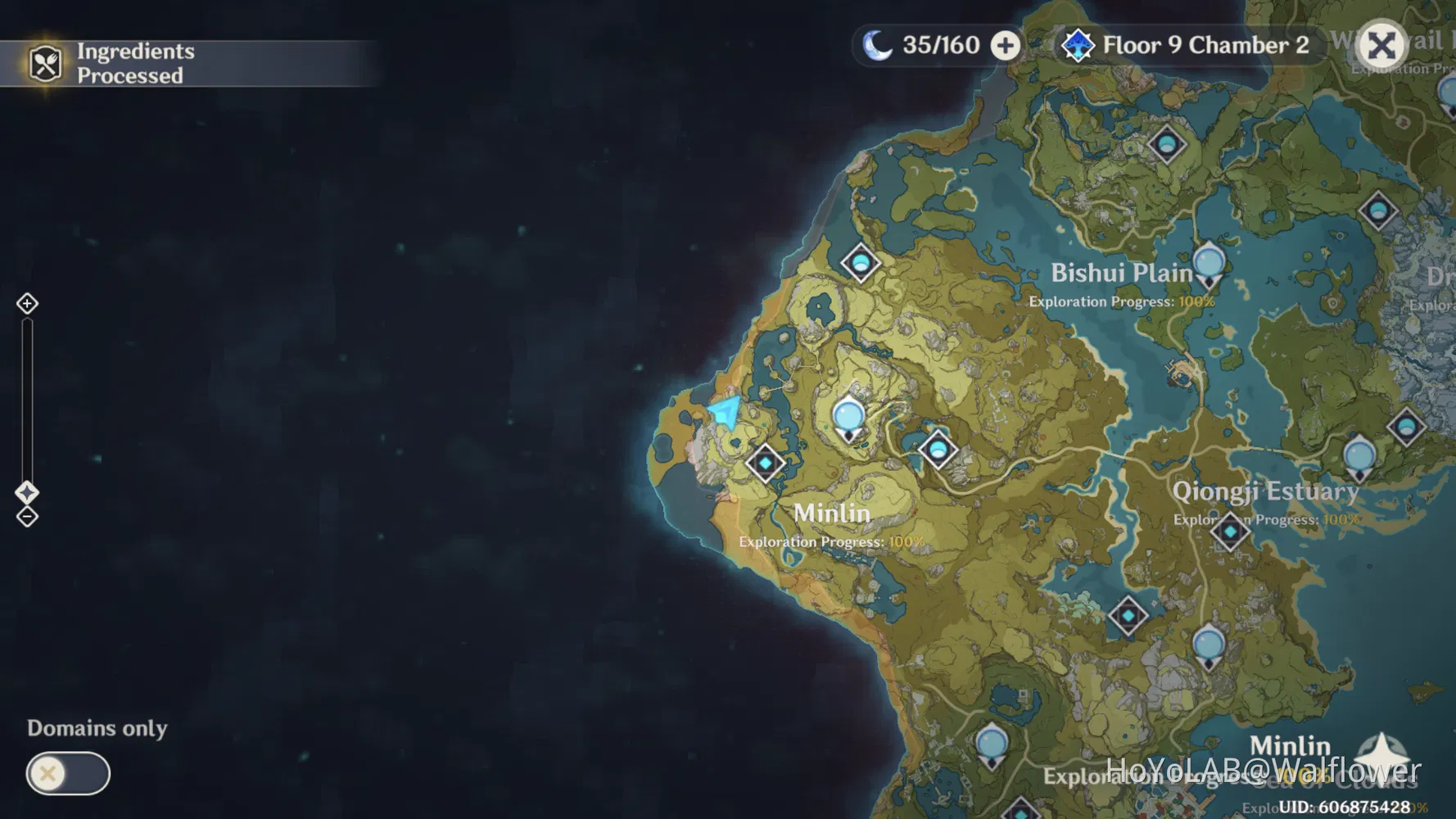This screenshot has height=819, width=1456.
Task: Toggle the switch below Domains only label
Action: [x=68, y=773]
